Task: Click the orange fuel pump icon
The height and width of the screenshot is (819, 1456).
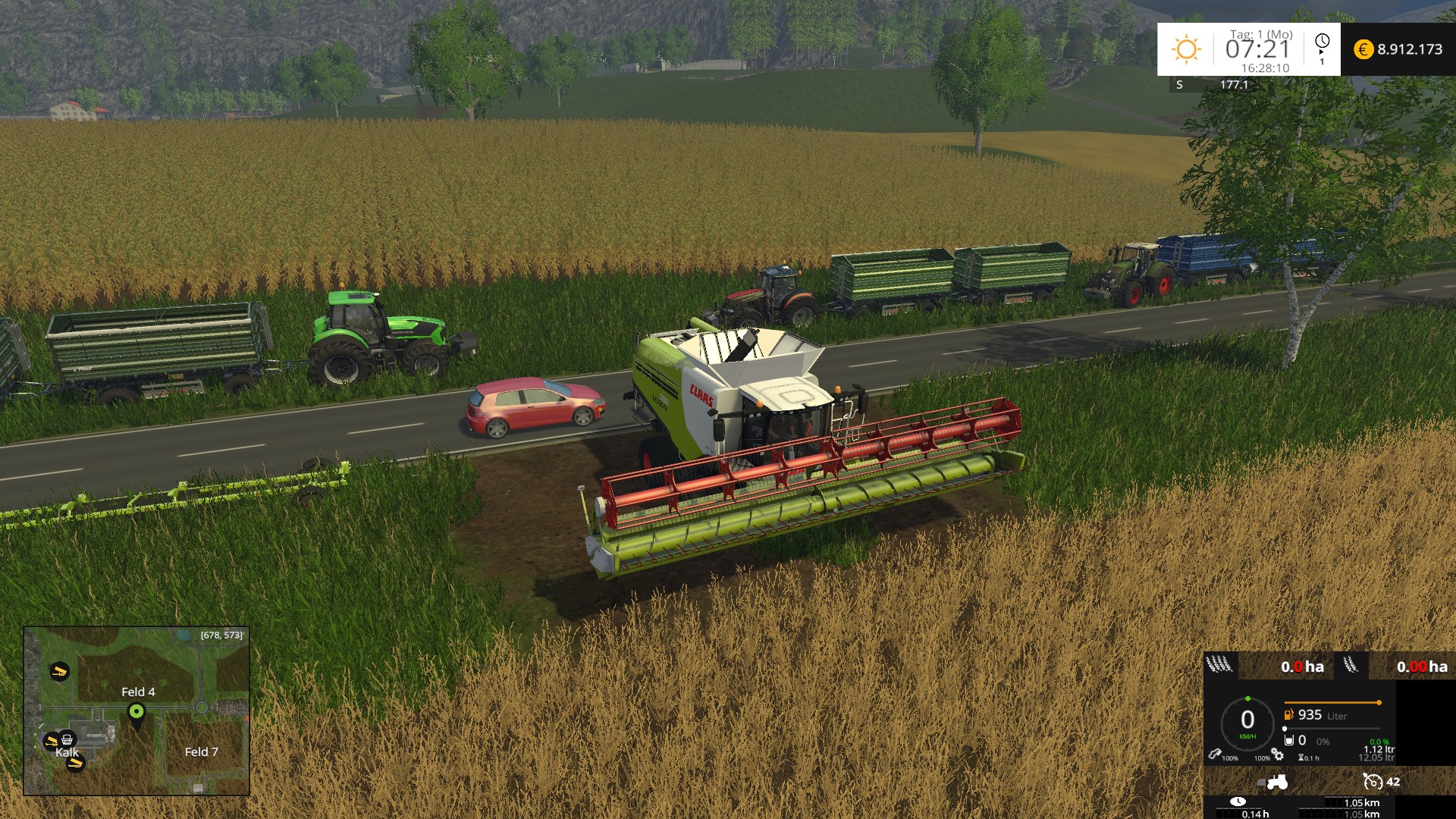Action: (1288, 714)
